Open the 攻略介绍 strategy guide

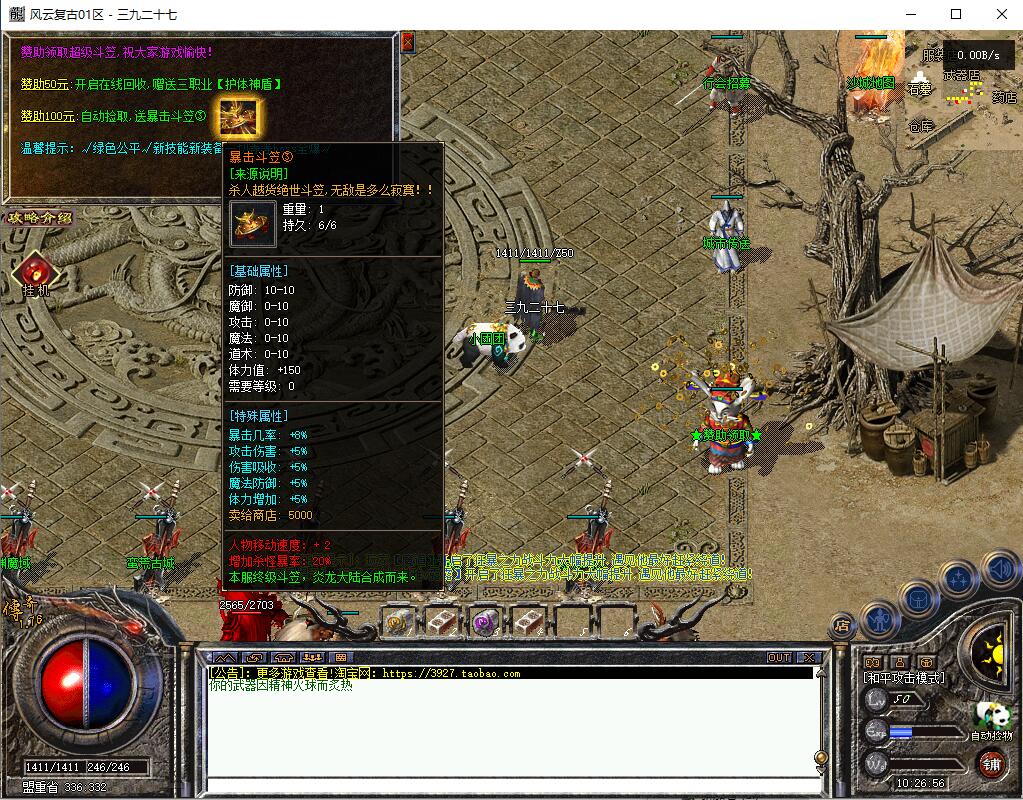tap(40, 218)
